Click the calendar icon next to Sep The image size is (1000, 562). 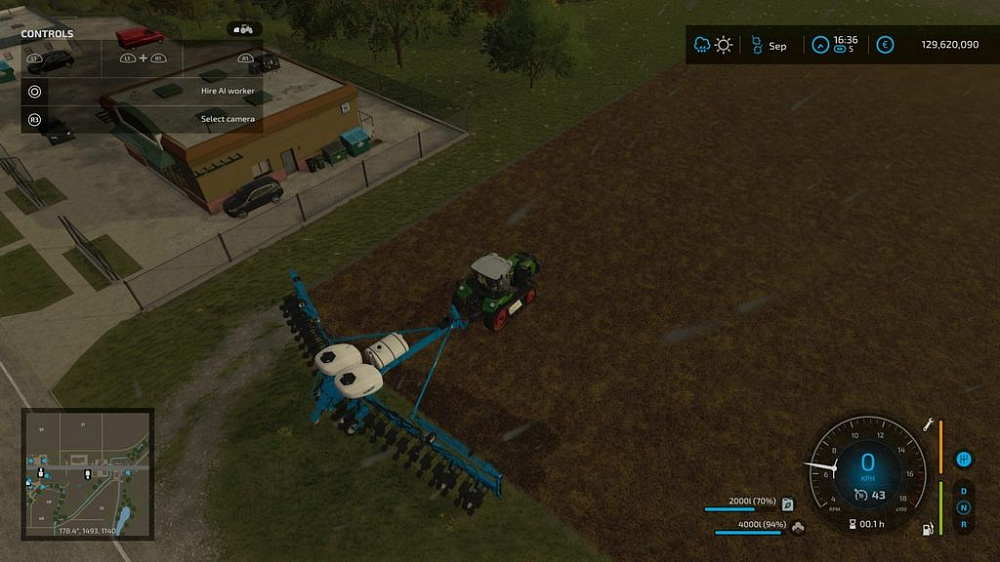coord(756,45)
